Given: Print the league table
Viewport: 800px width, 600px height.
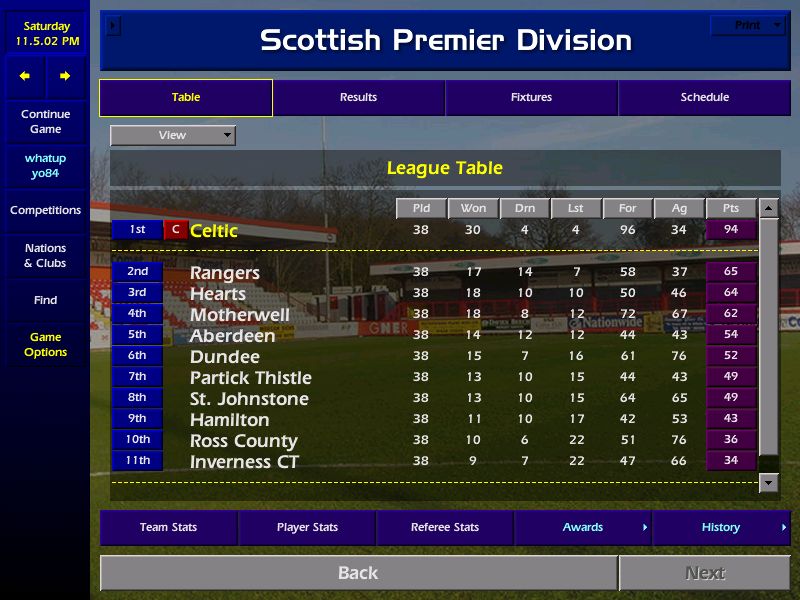Looking at the screenshot, I should click(x=749, y=25).
